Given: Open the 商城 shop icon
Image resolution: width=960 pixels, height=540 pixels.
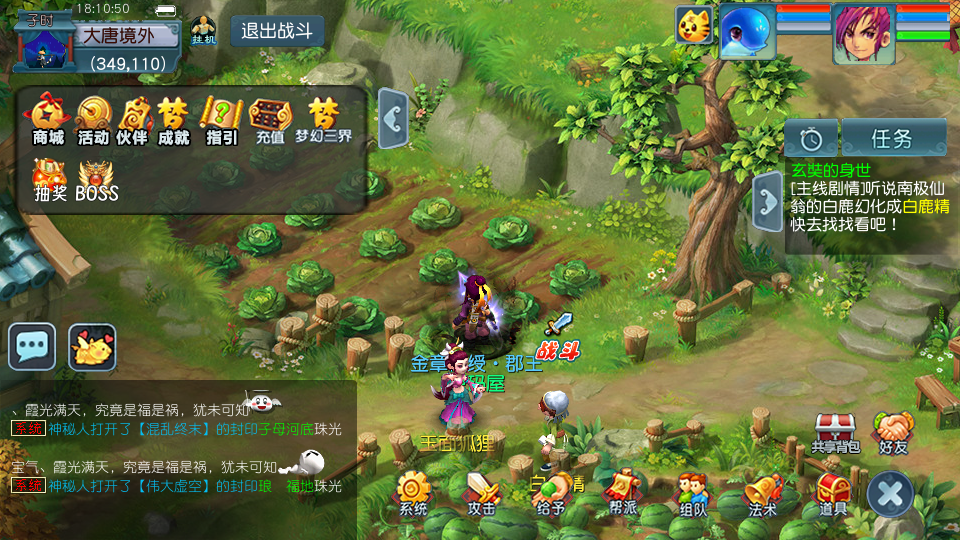Looking at the screenshot, I should pyautogui.click(x=48, y=117).
